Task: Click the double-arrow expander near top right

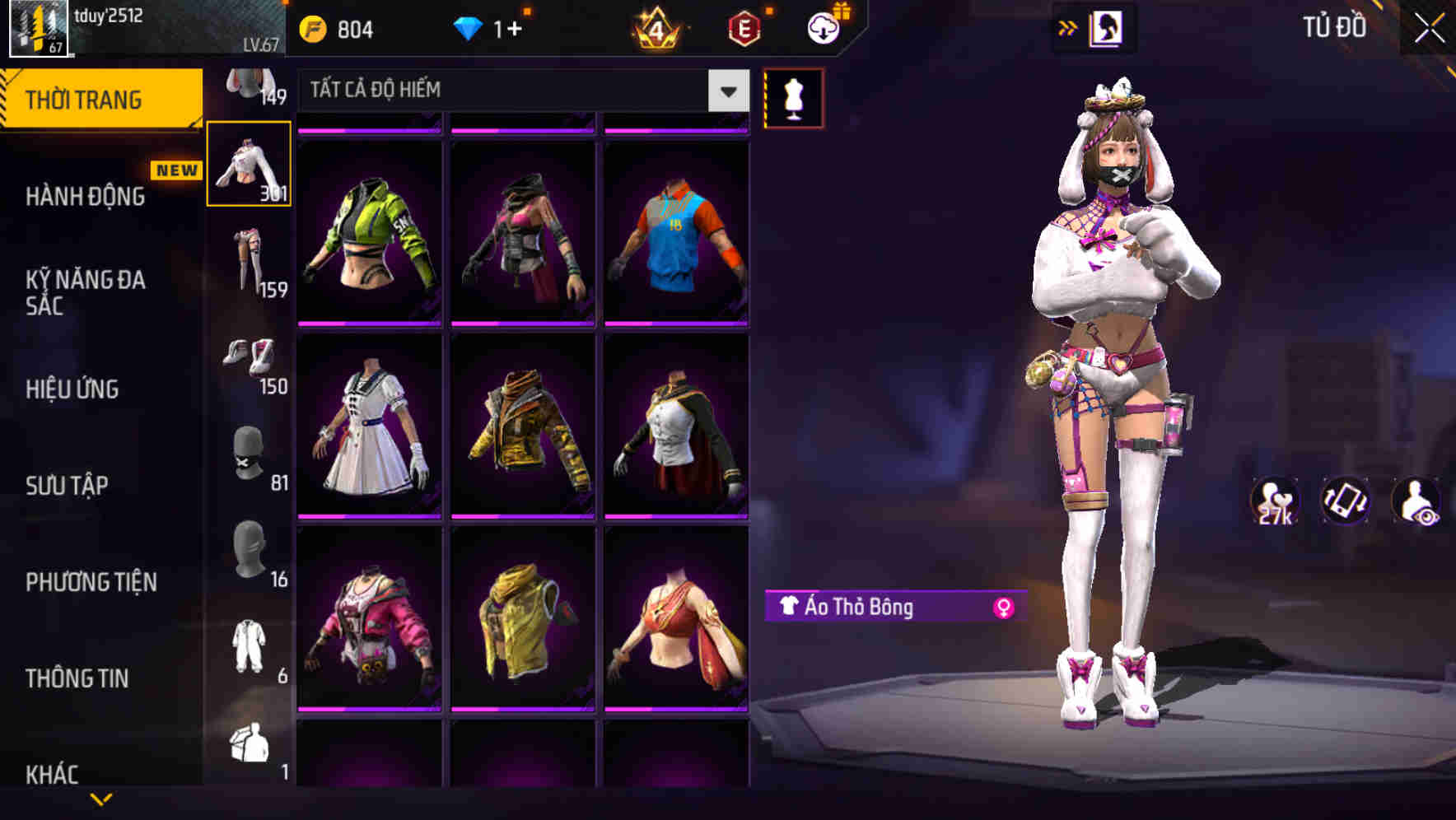Action: click(x=1069, y=27)
